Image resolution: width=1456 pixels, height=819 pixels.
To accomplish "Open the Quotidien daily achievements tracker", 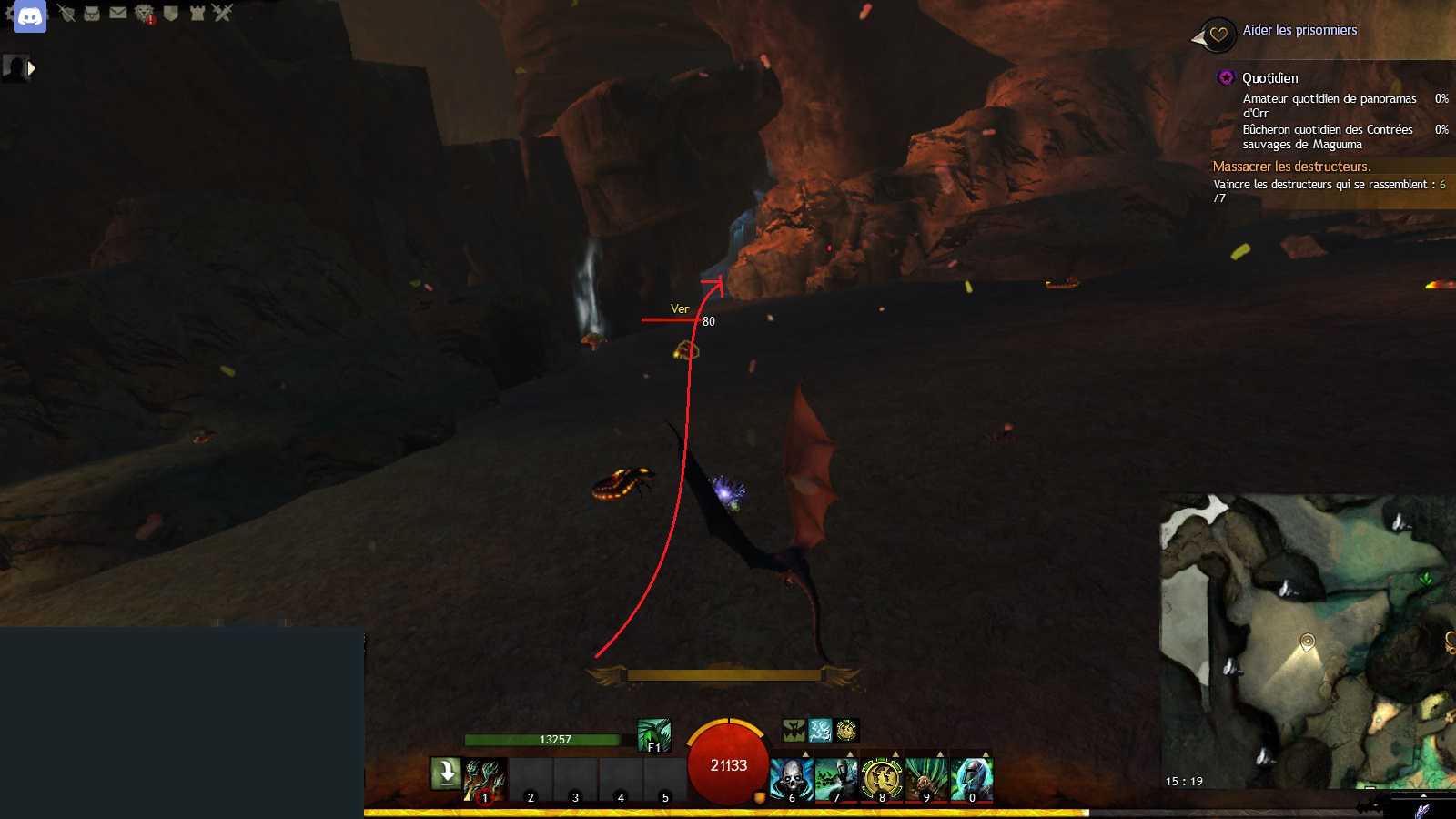I will (x=1269, y=78).
